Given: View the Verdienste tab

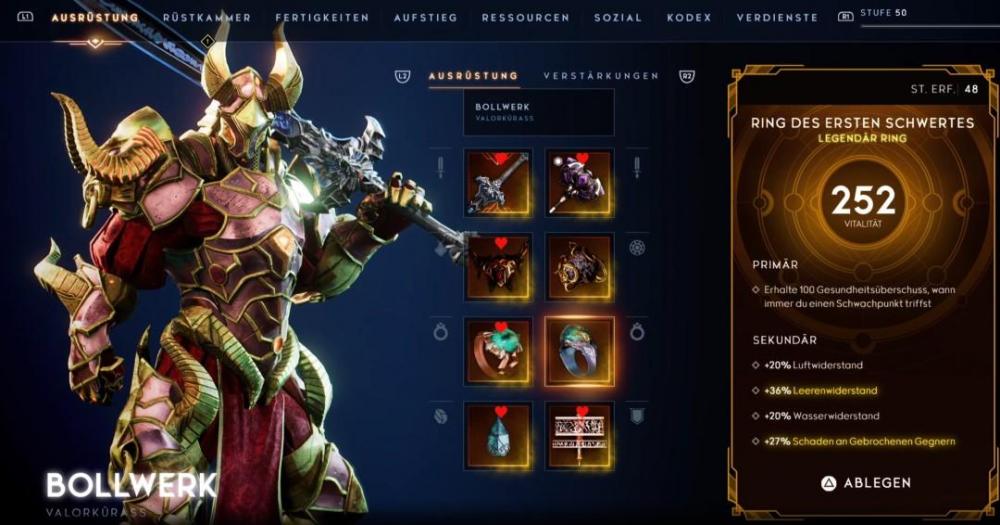Looking at the screenshot, I should click(x=777, y=18).
